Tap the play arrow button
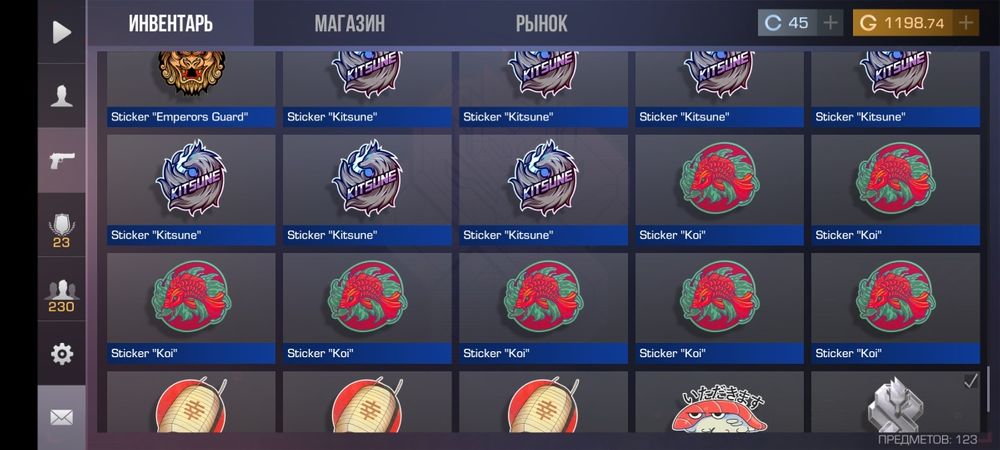The height and width of the screenshot is (450, 1000). coord(62,32)
